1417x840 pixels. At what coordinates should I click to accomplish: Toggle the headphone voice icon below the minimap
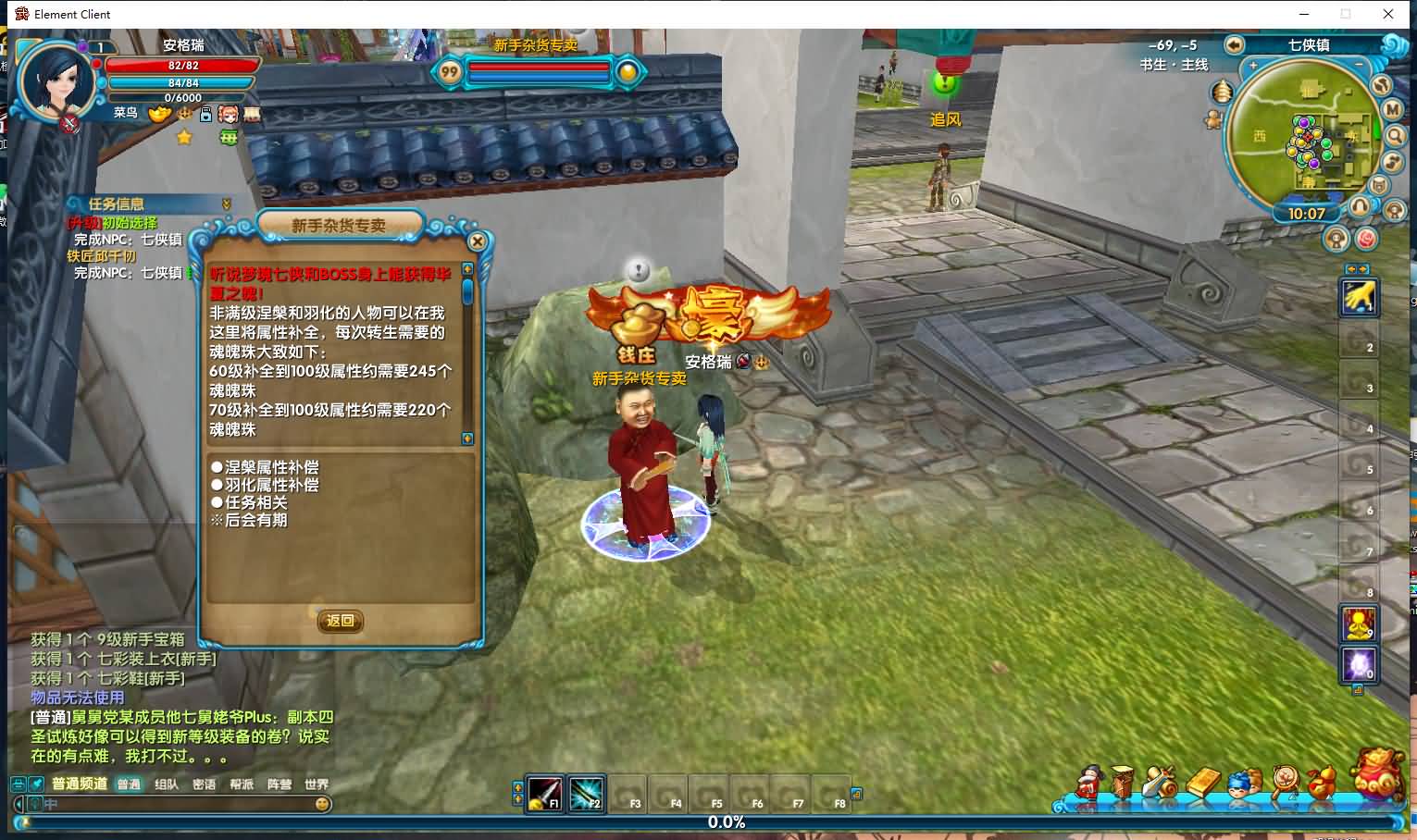[1360, 206]
